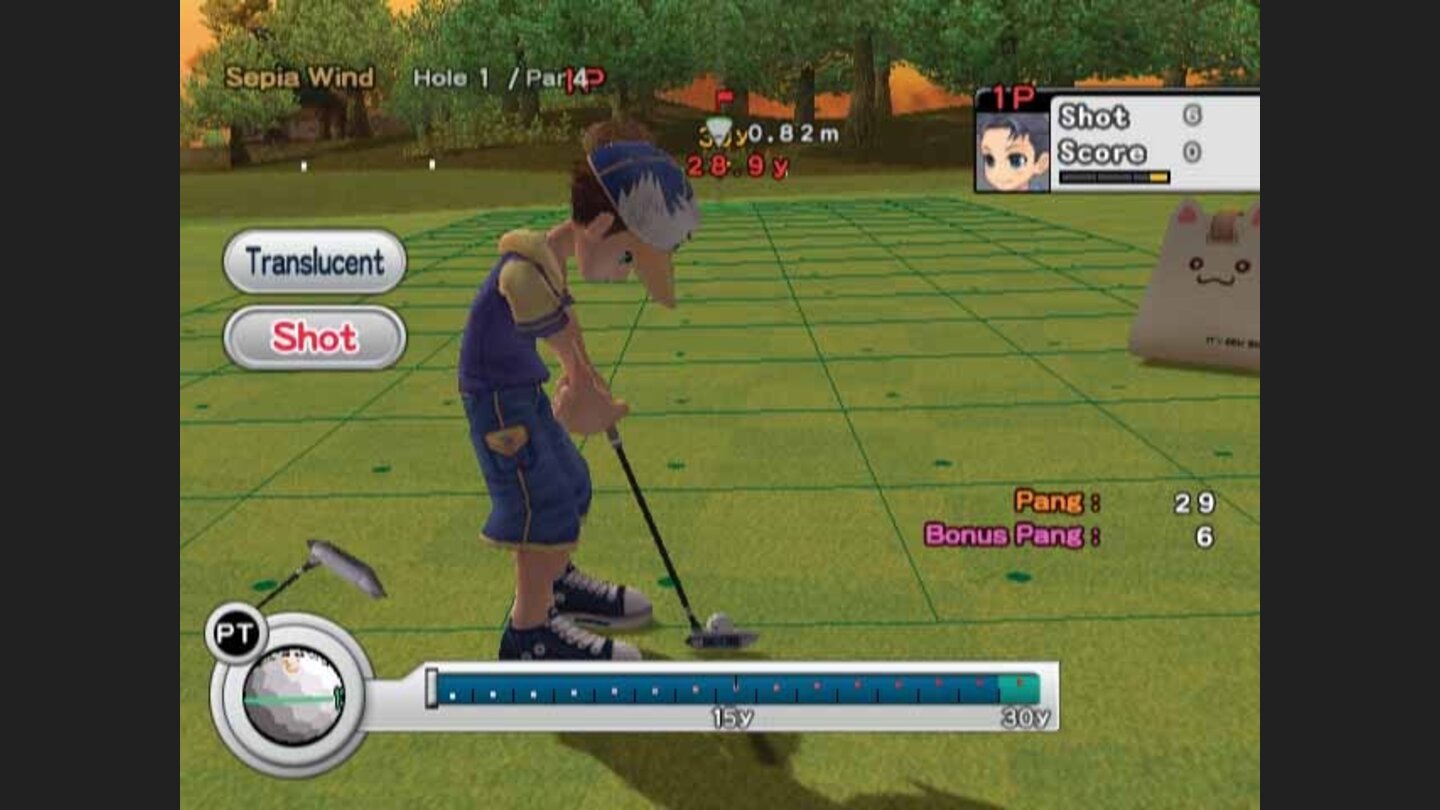Toggle Translucent view mode
The image size is (1440, 810).
coord(313,262)
